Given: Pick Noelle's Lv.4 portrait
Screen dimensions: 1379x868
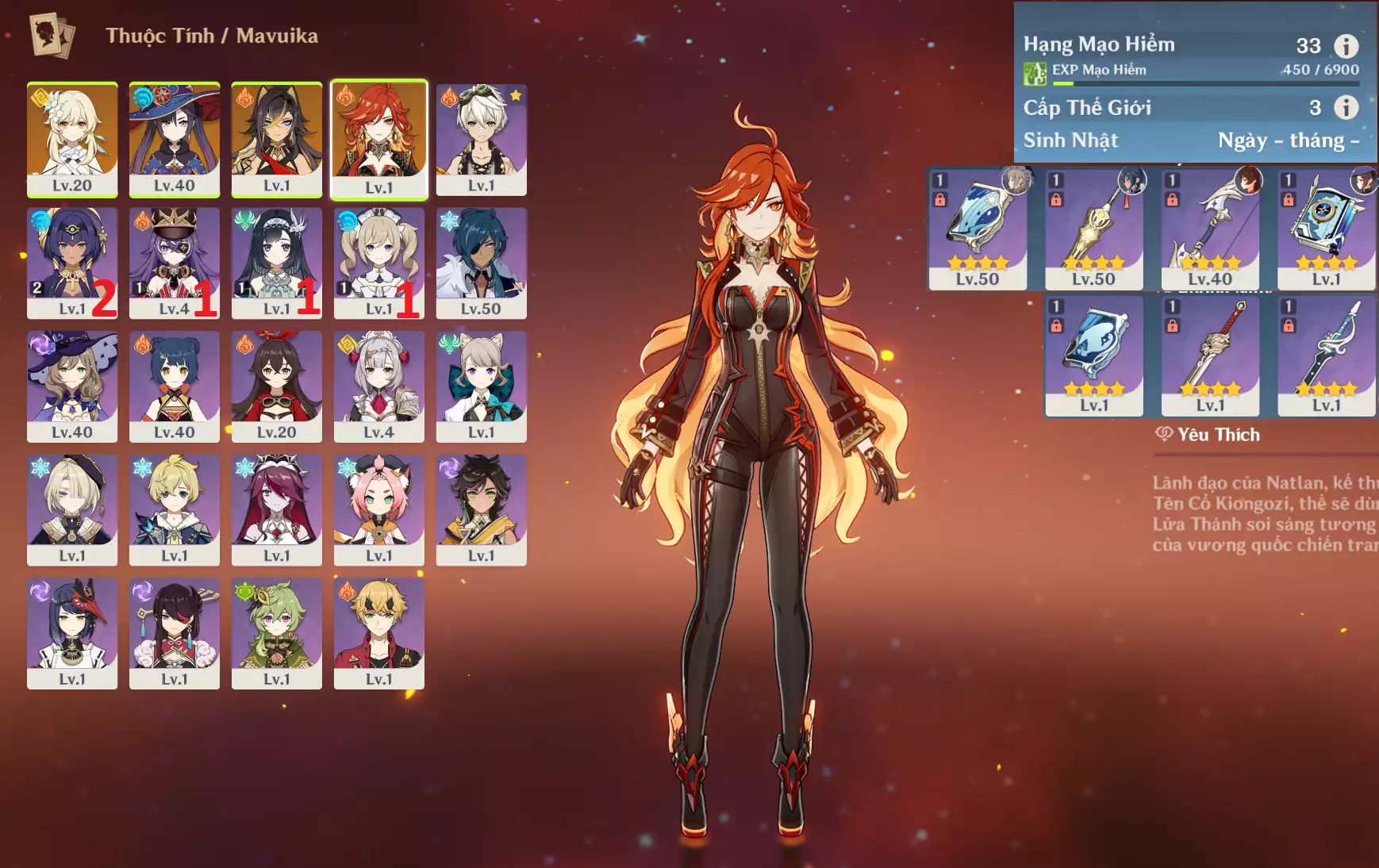Looking at the screenshot, I should click(379, 386).
